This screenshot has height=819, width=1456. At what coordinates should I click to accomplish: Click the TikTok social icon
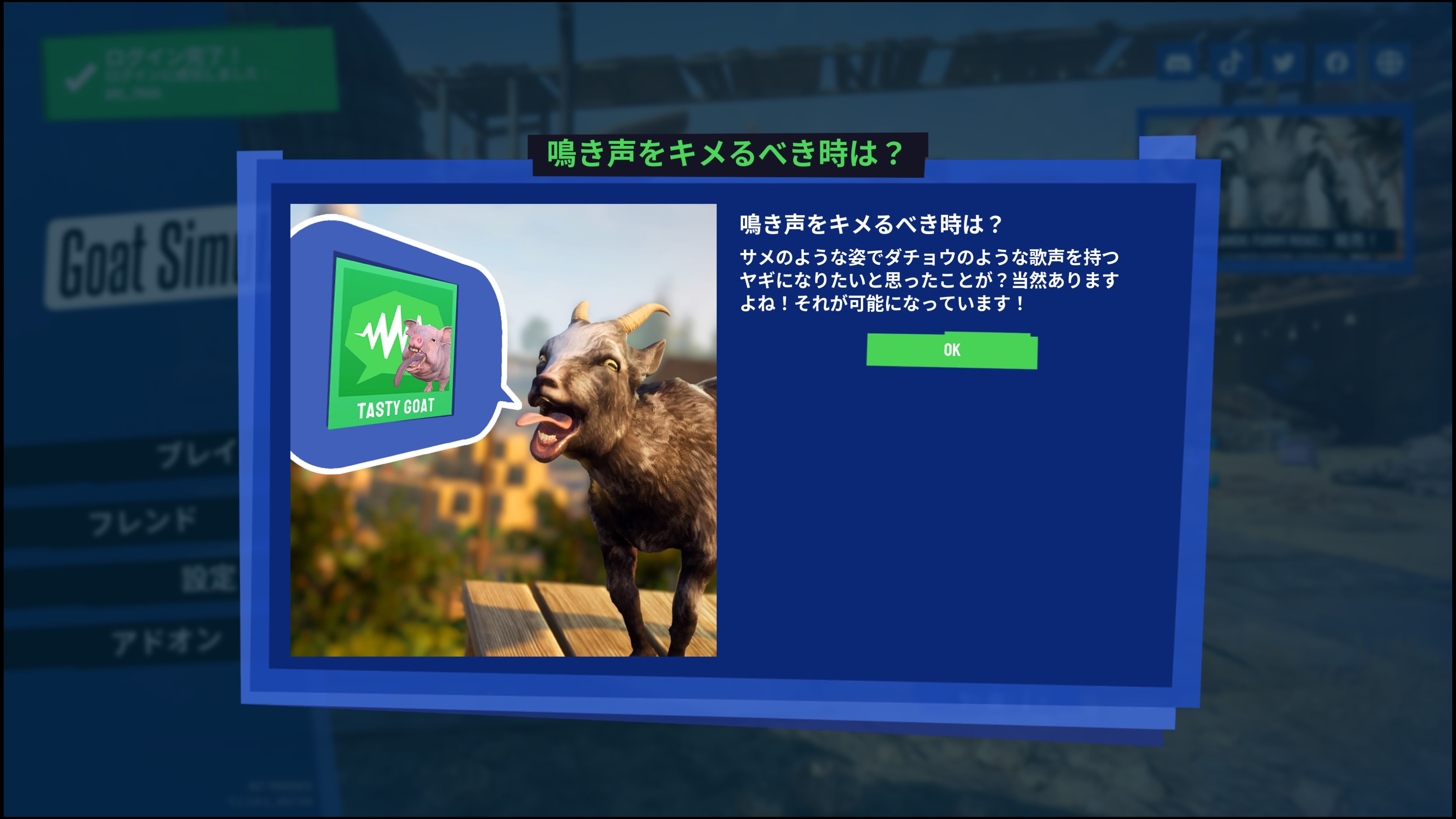(x=1230, y=63)
